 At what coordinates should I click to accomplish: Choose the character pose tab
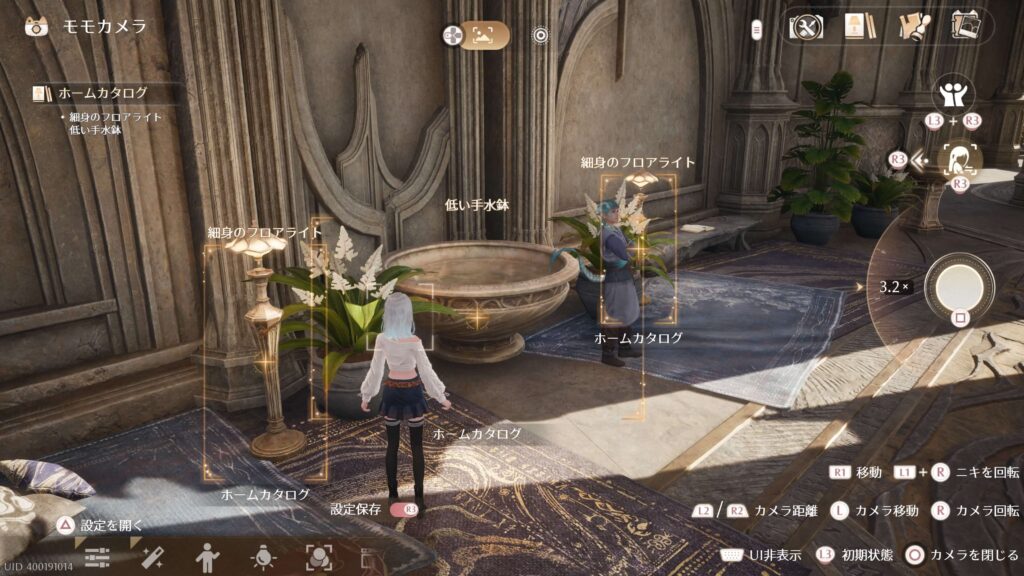click(207, 557)
